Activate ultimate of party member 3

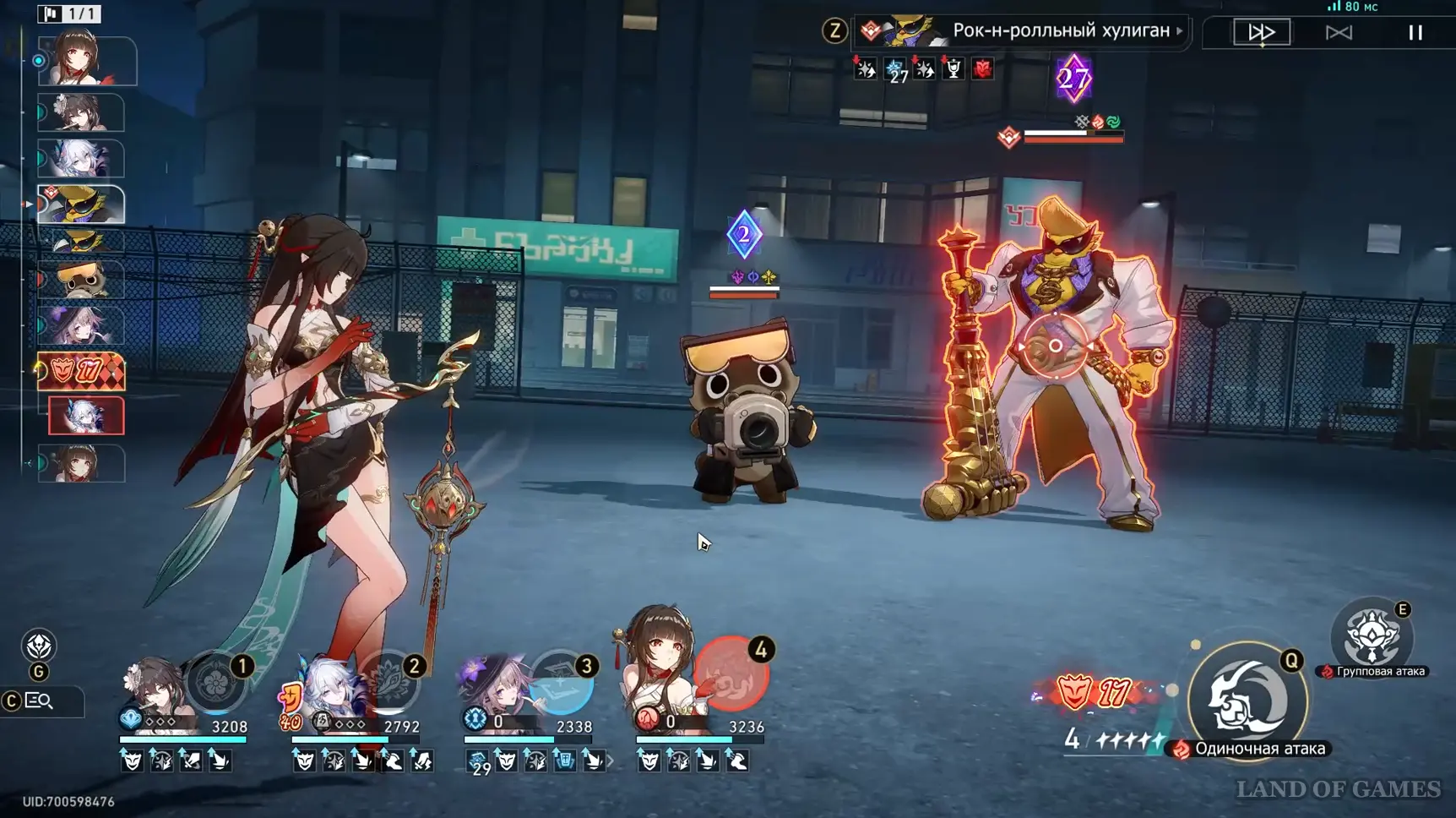pyautogui.click(x=562, y=683)
